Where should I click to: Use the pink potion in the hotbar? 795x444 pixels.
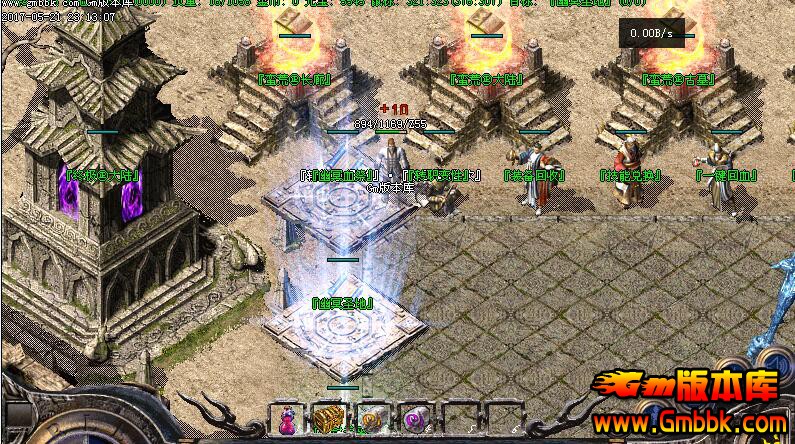(x=285, y=418)
